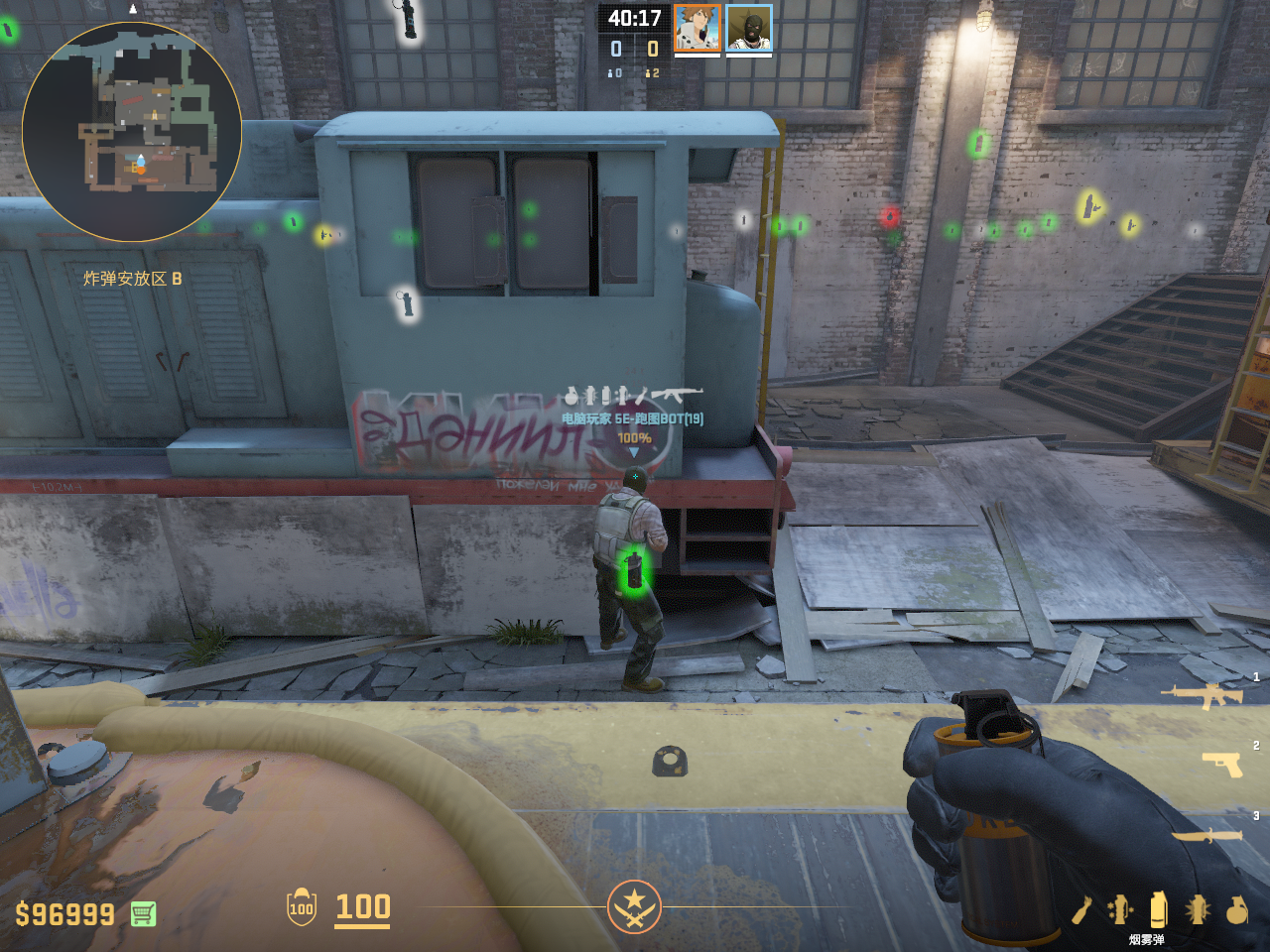Equip the knife in slot 3
Screen dimensions: 1270x952
(1206, 835)
